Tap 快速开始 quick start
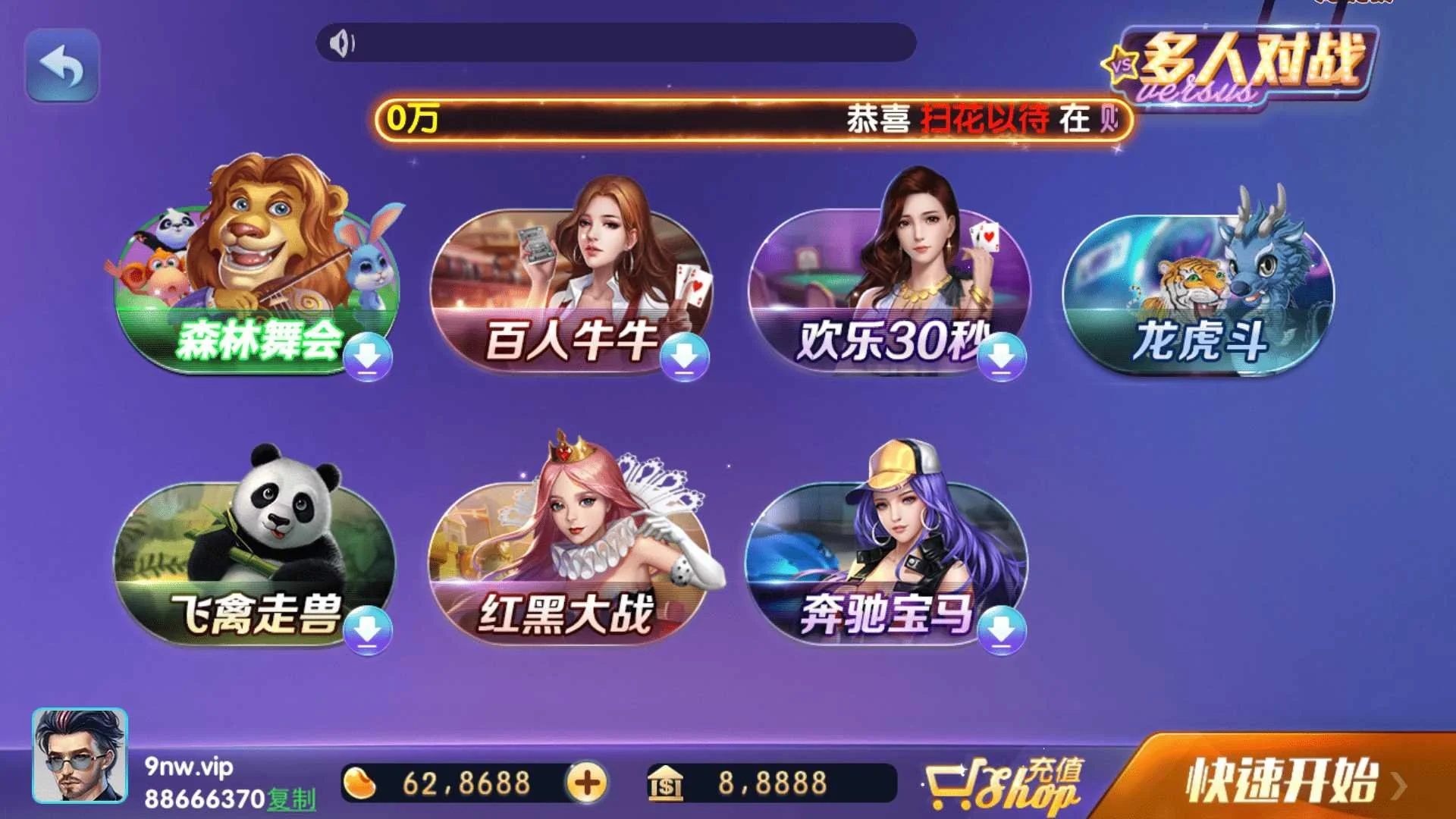The width and height of the screenshot is (1456, 819). coord(1282,781)
